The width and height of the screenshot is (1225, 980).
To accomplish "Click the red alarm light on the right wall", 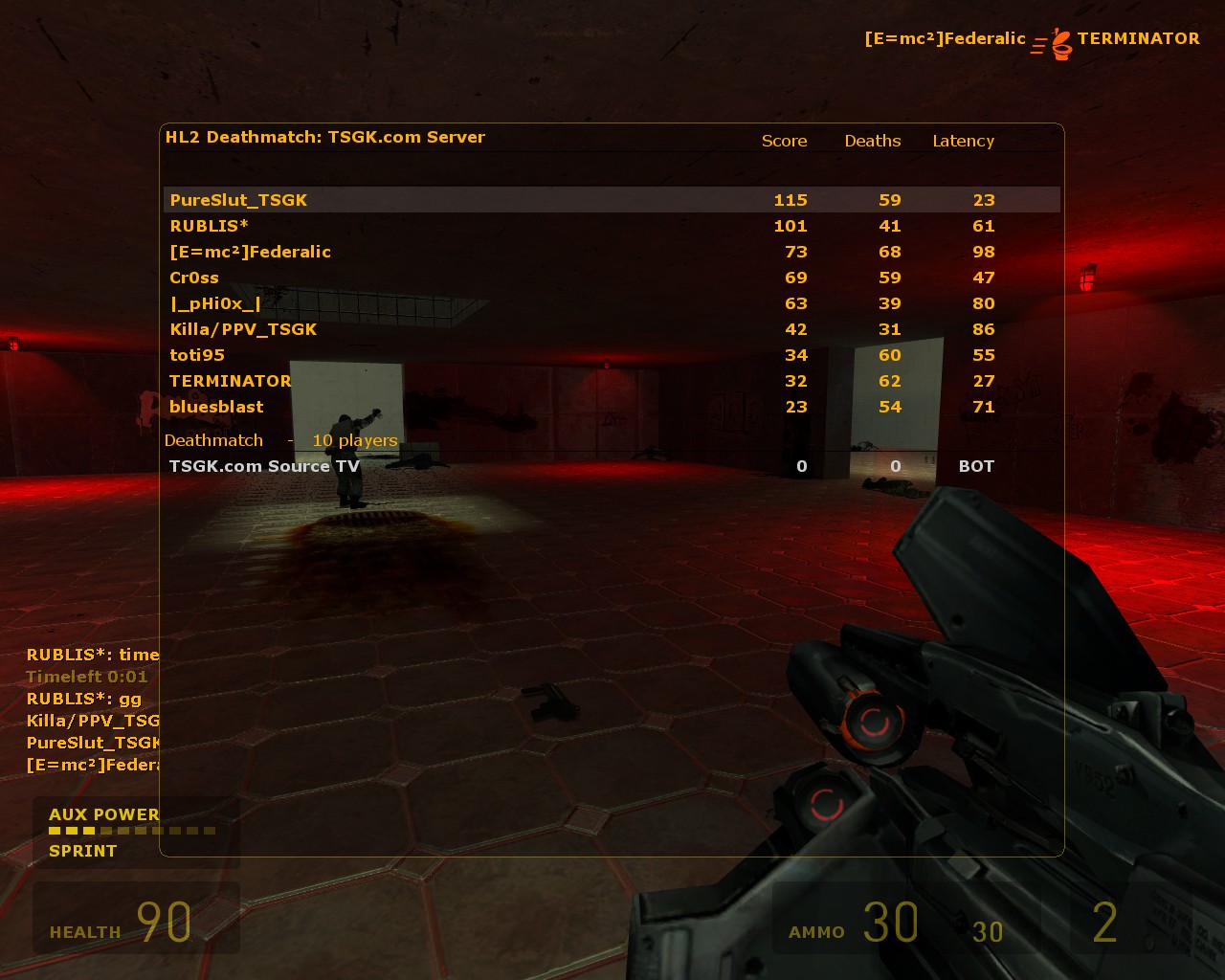I will coord(1088,275).
